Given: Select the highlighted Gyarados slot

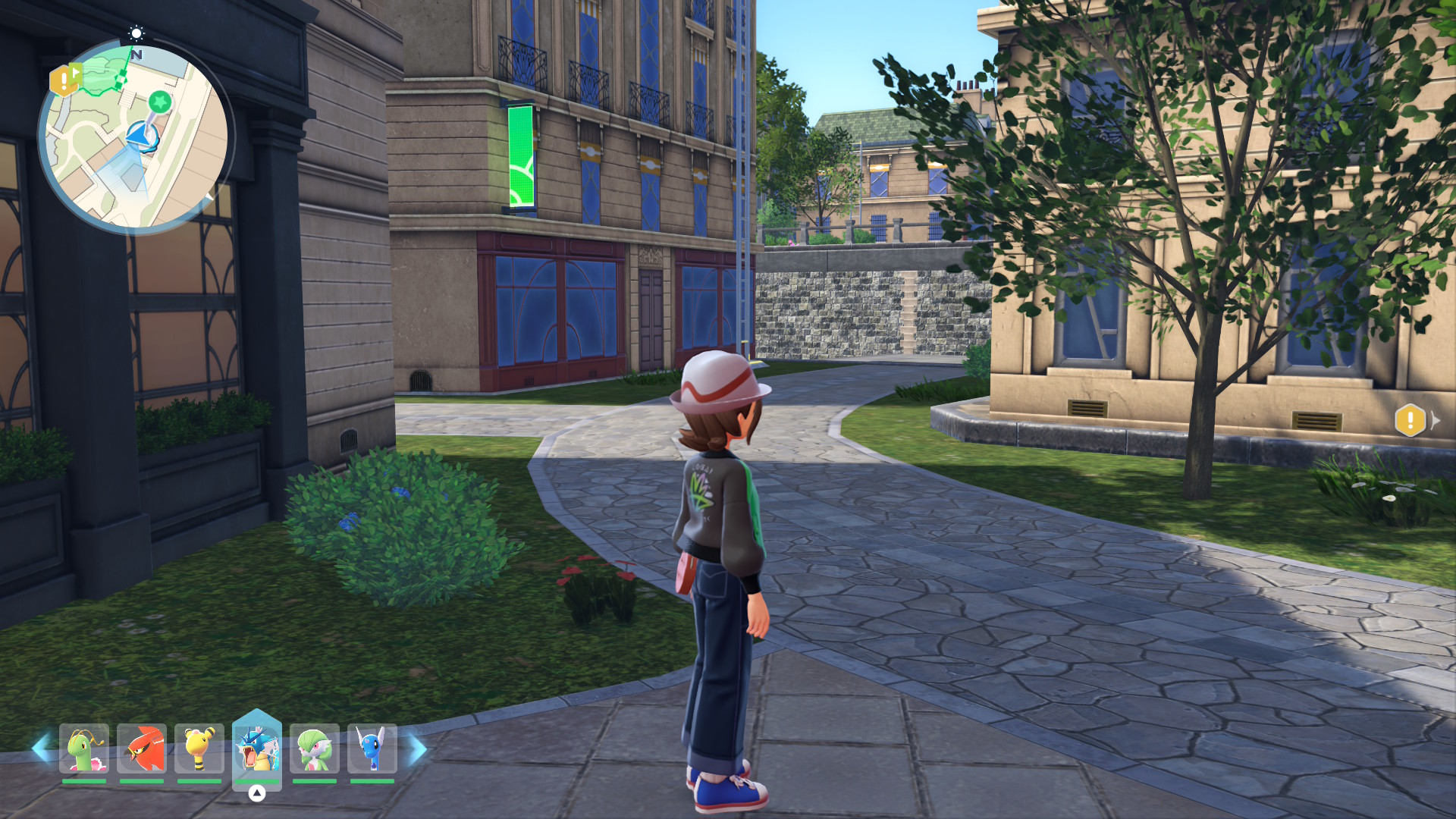Looking at the screenshot, I should (257, 748).
